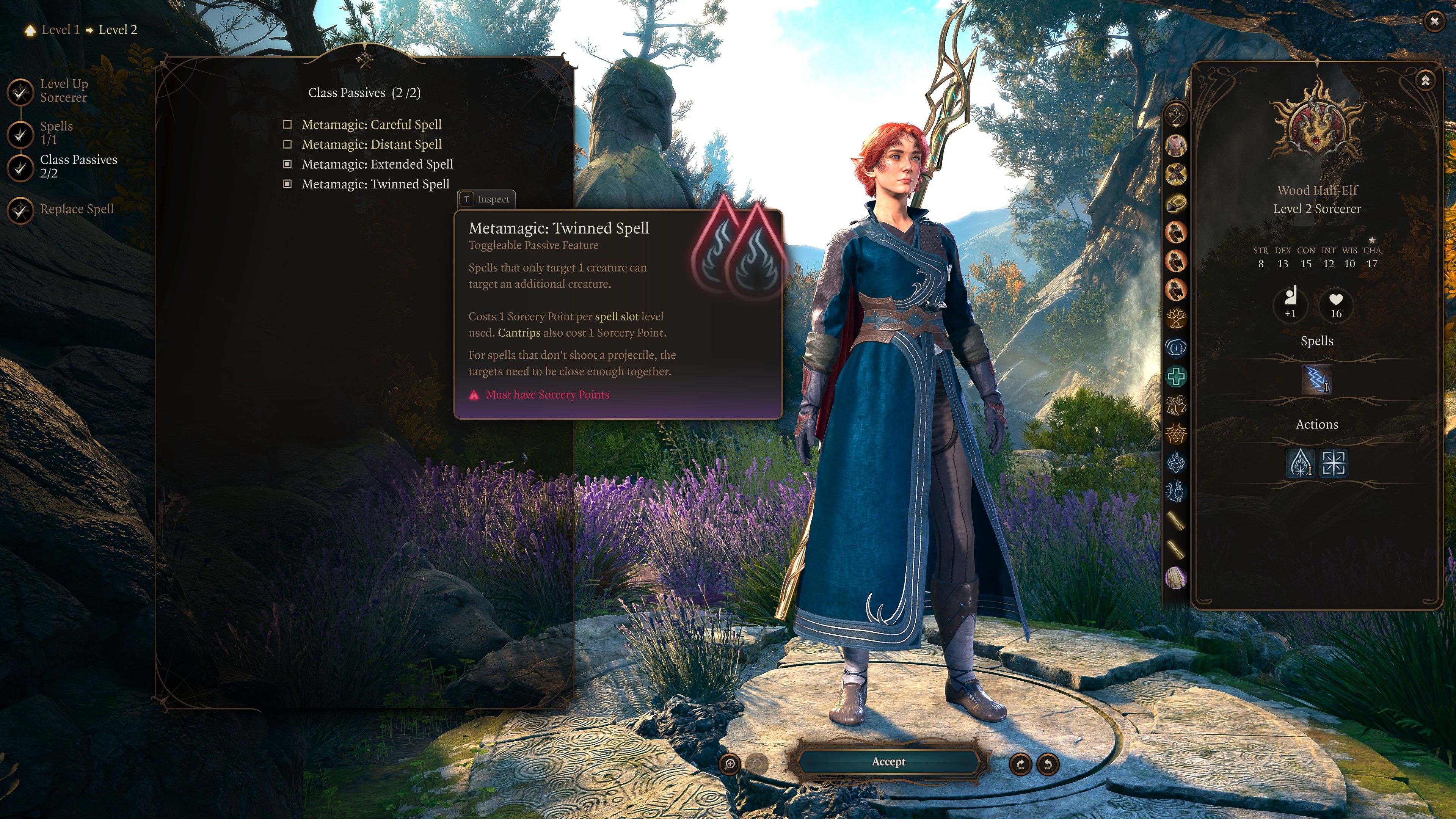Collapse the character summary panel
This screenshot has width=1456, height=819.
click(1425, 80)
